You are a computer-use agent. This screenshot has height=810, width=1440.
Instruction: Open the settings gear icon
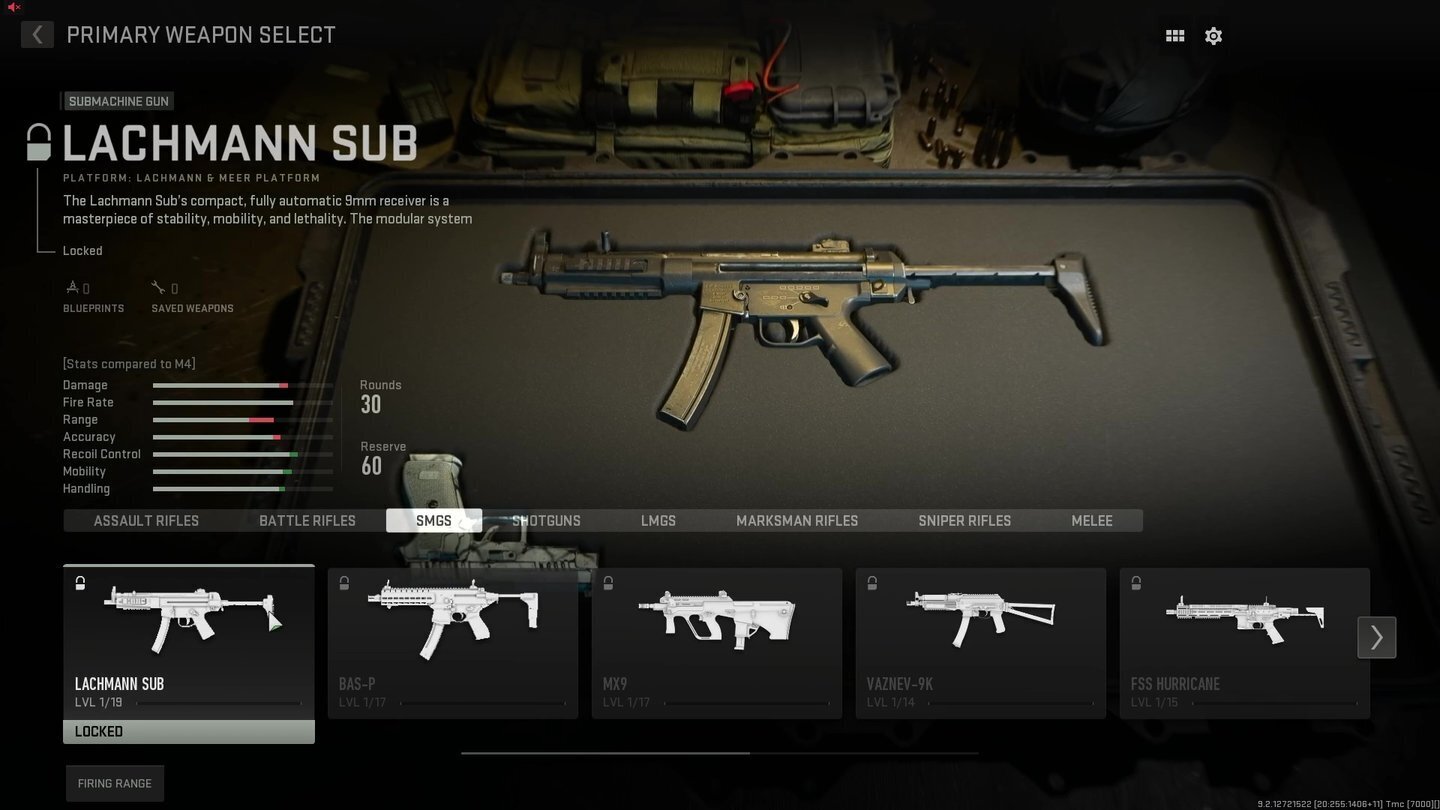coord(1213,35)
